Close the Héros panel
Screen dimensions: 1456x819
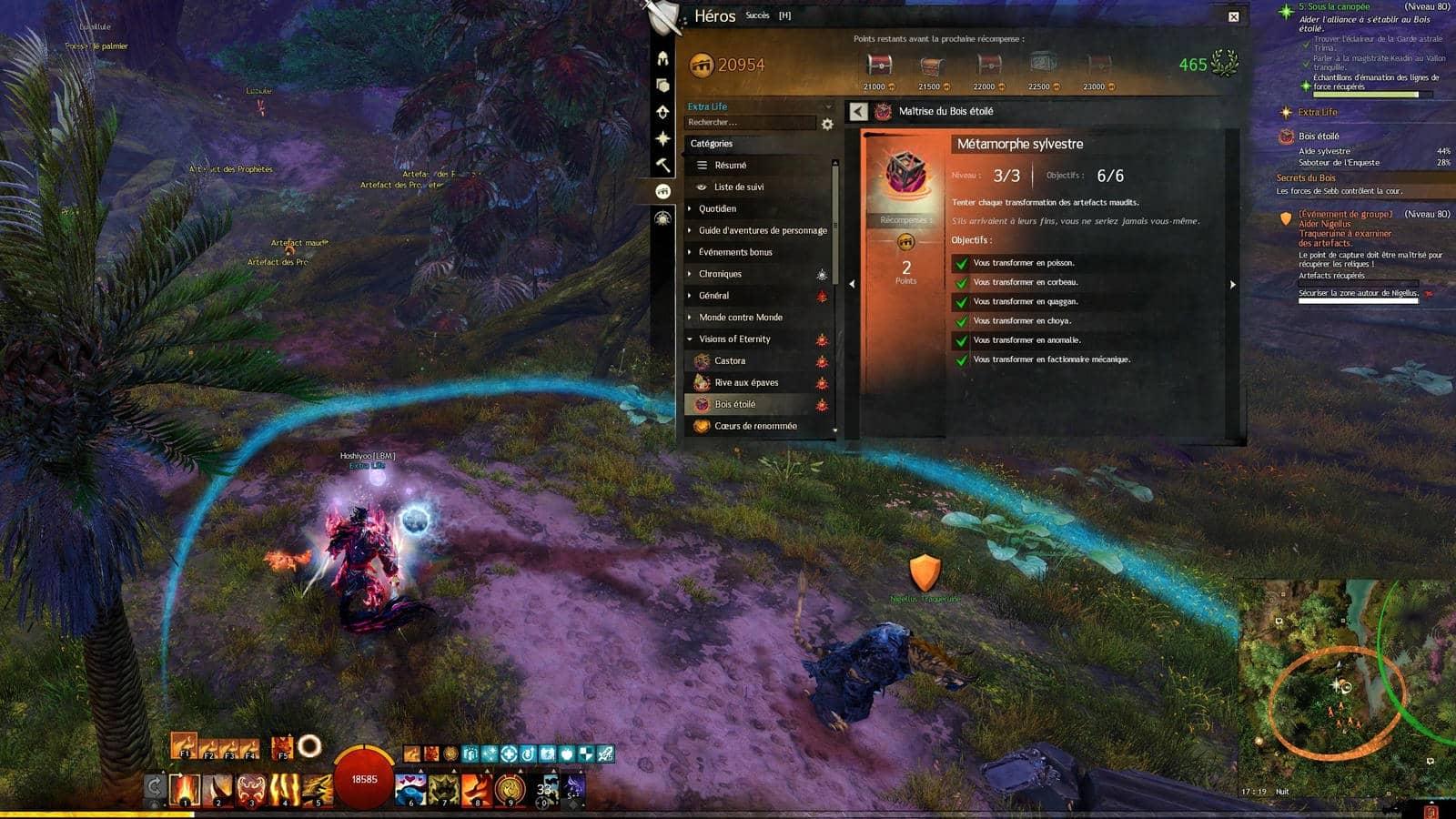(x=1233, y=16)
